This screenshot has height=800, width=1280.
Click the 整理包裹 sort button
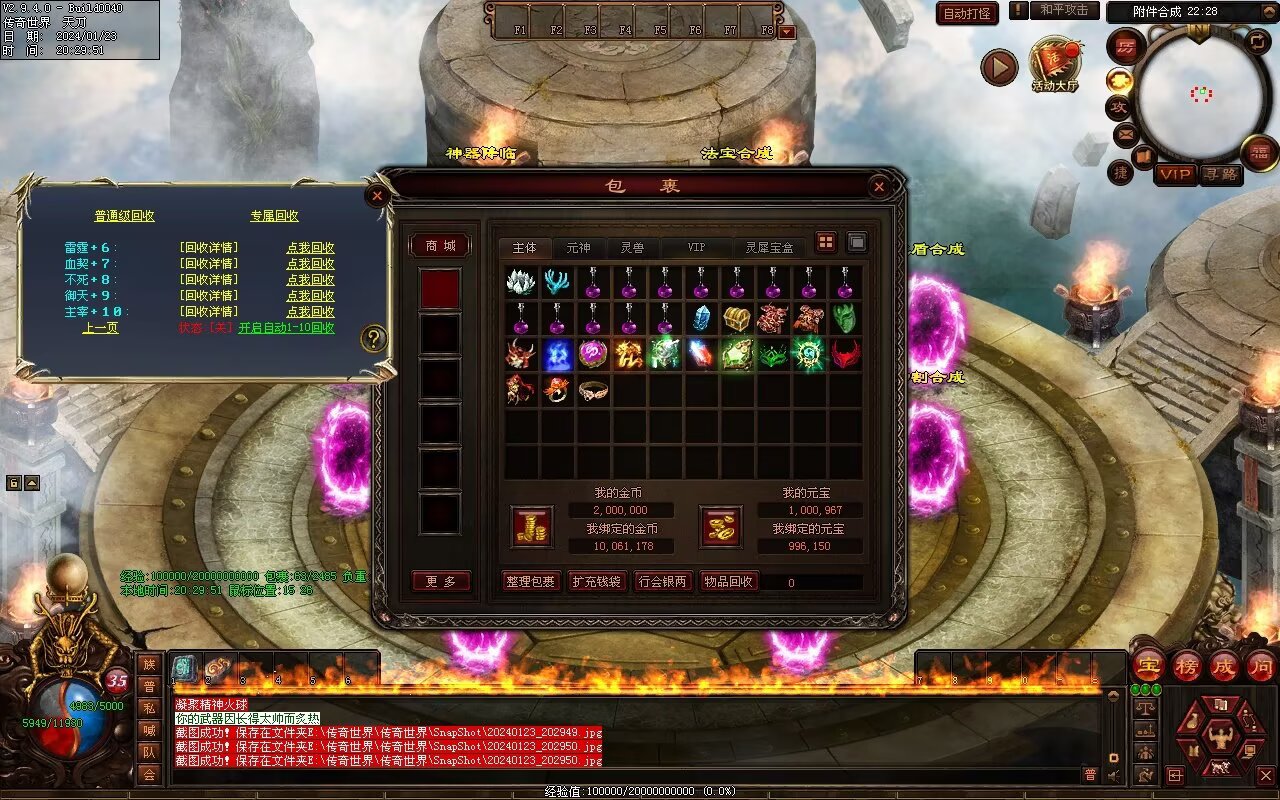click(x=530, y=582)
